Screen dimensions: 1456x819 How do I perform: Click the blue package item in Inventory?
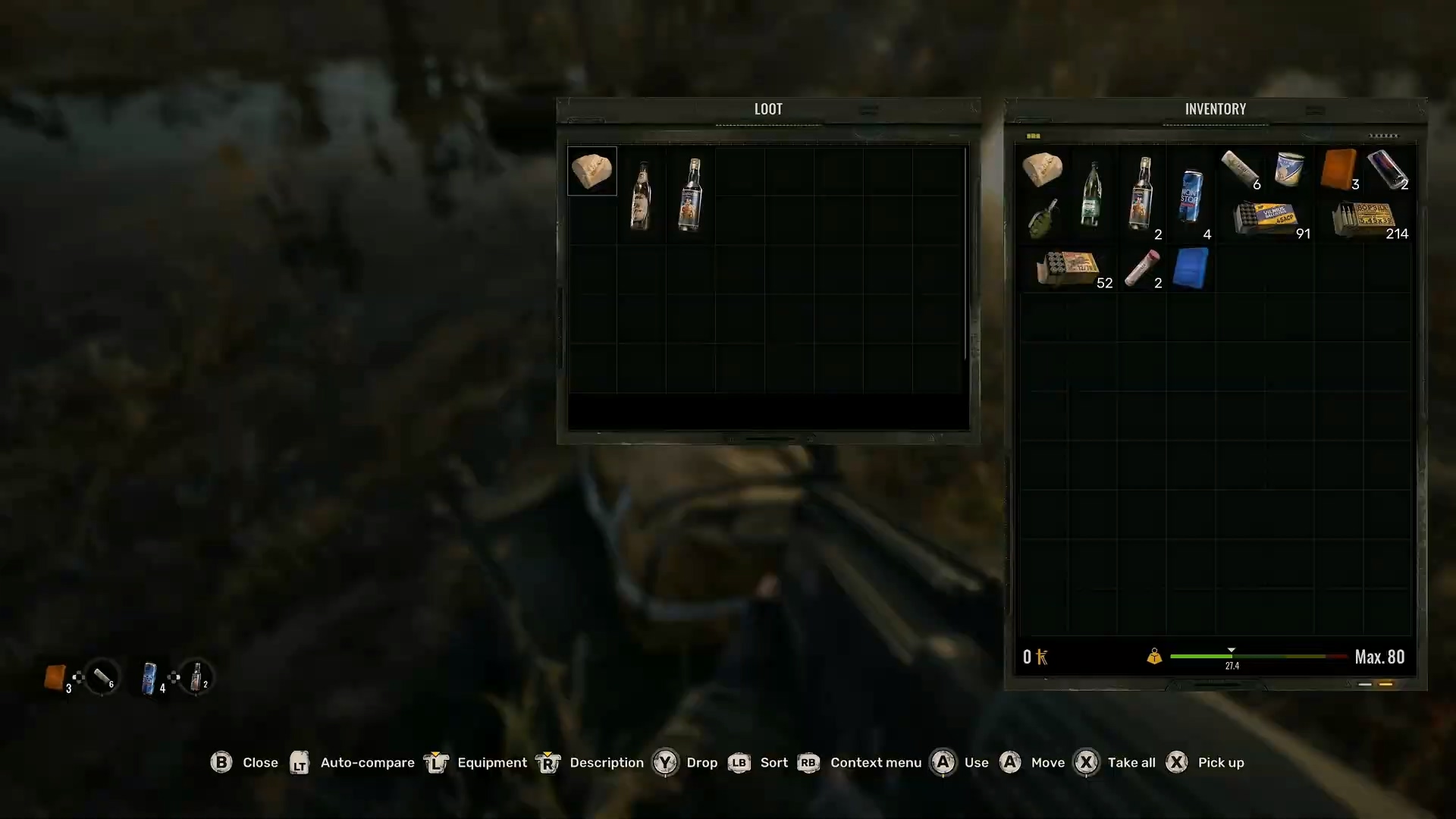[x=1190, y=268]
